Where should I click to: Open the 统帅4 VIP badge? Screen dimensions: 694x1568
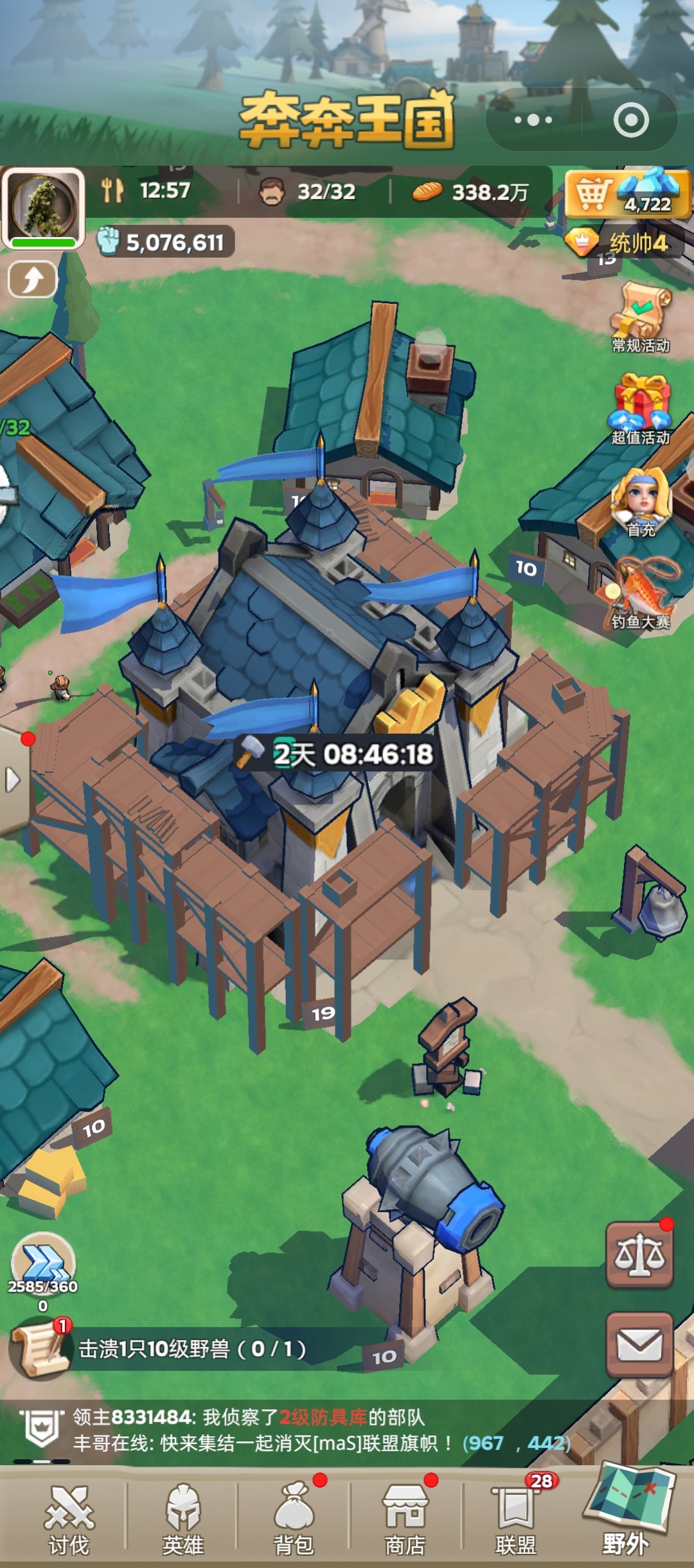pos(623,243)
